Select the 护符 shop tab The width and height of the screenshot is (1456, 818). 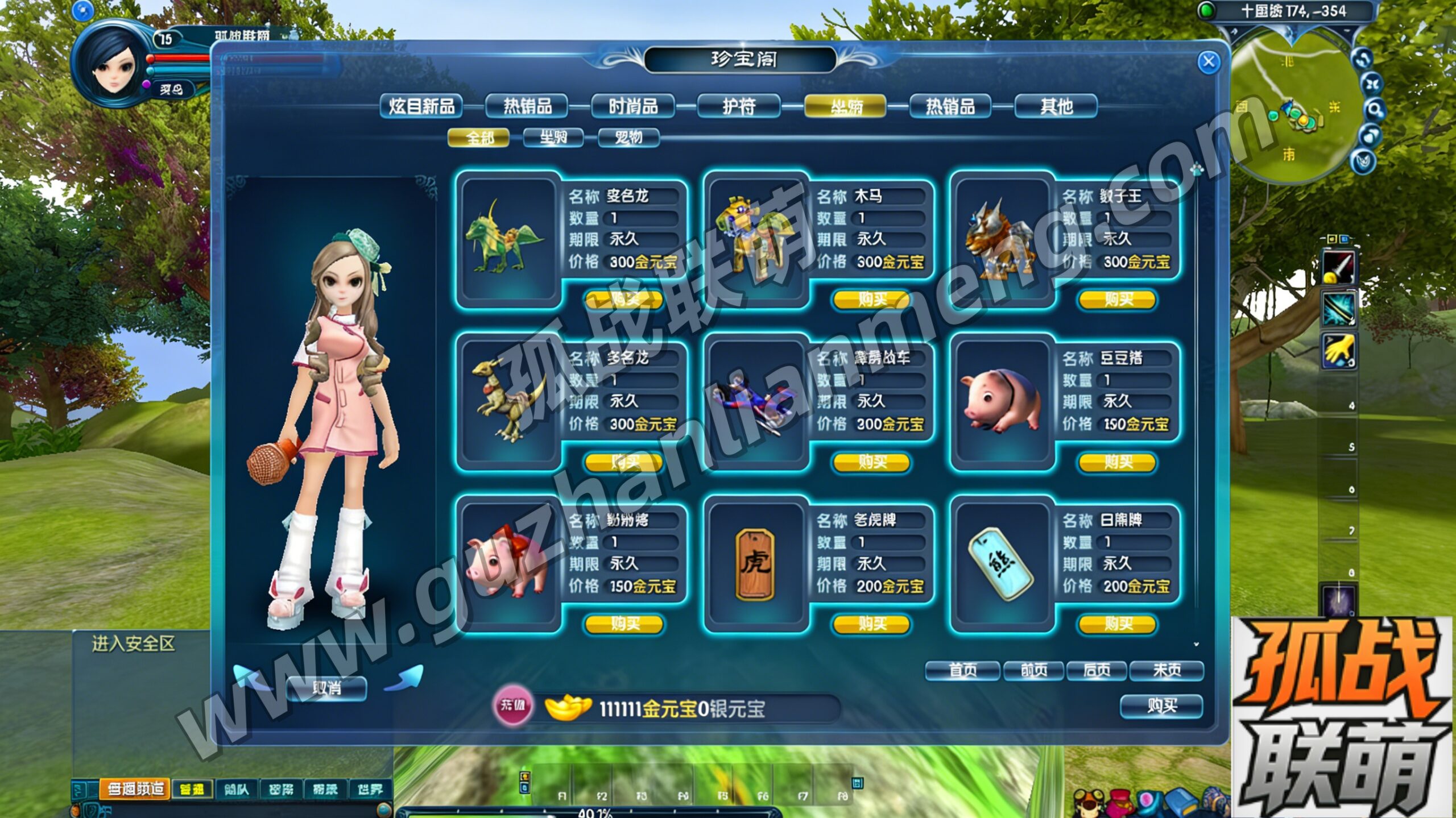pos(738,106)
